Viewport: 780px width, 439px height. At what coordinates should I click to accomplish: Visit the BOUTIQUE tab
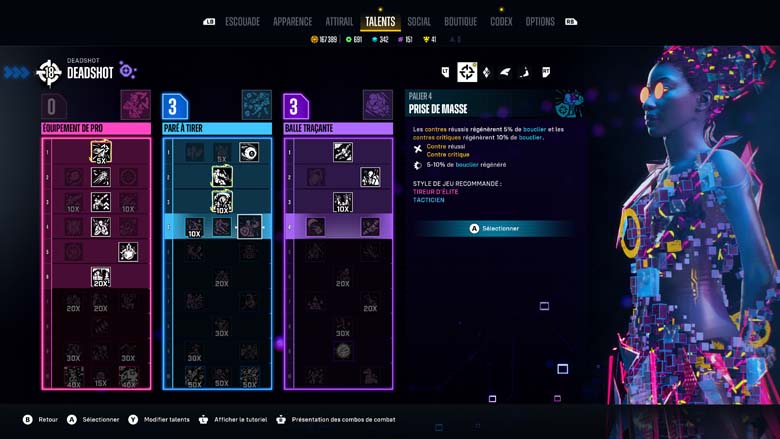click(460, 22)
